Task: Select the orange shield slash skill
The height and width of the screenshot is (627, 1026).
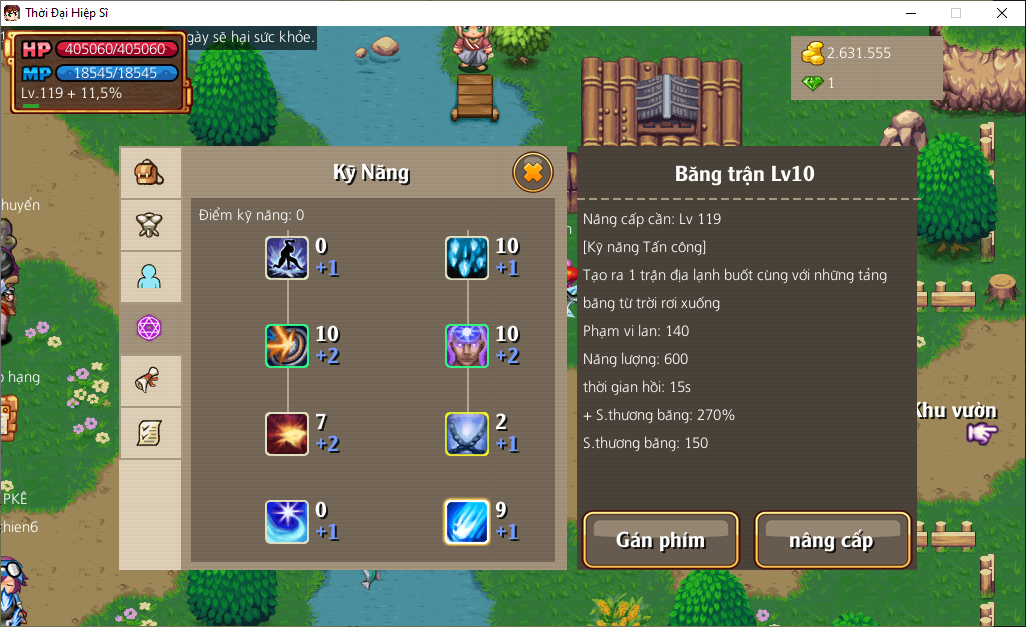Action: tap(287, 346)
